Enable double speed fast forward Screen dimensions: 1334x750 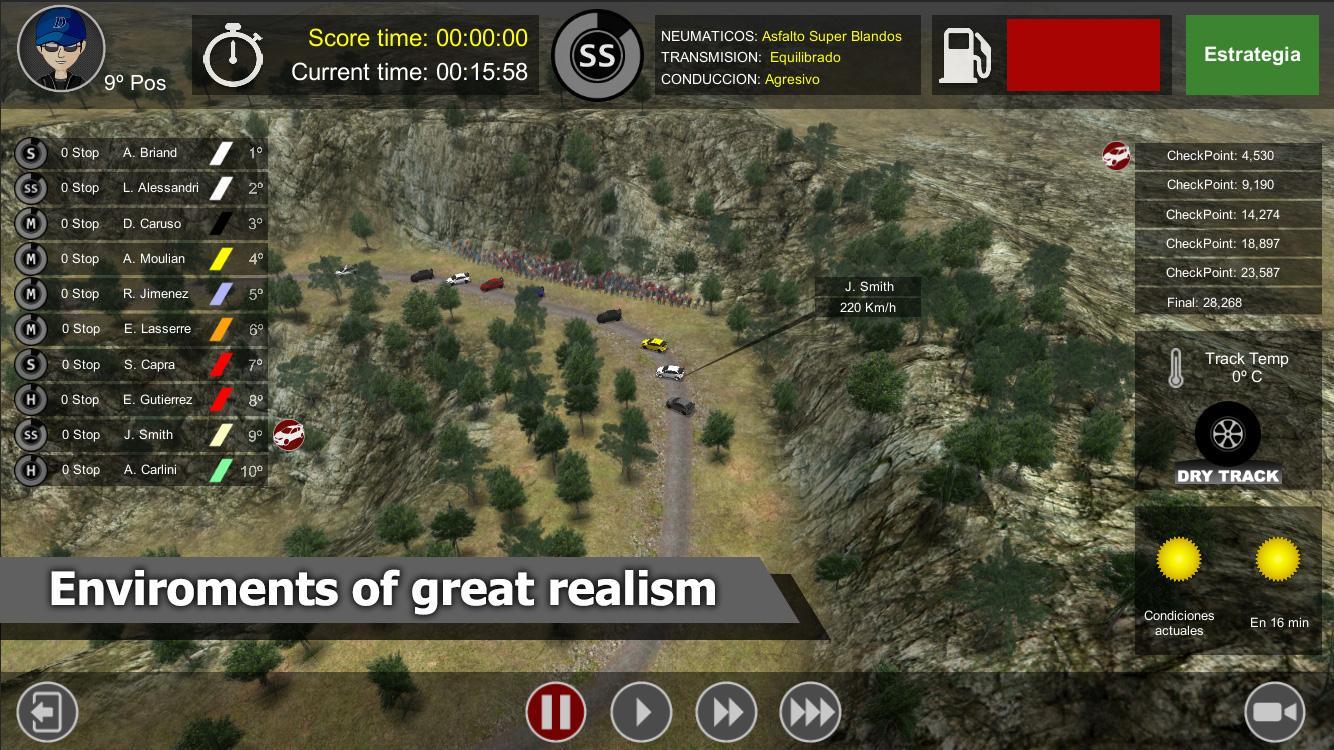pyautogui.click(x=726, y=711)
